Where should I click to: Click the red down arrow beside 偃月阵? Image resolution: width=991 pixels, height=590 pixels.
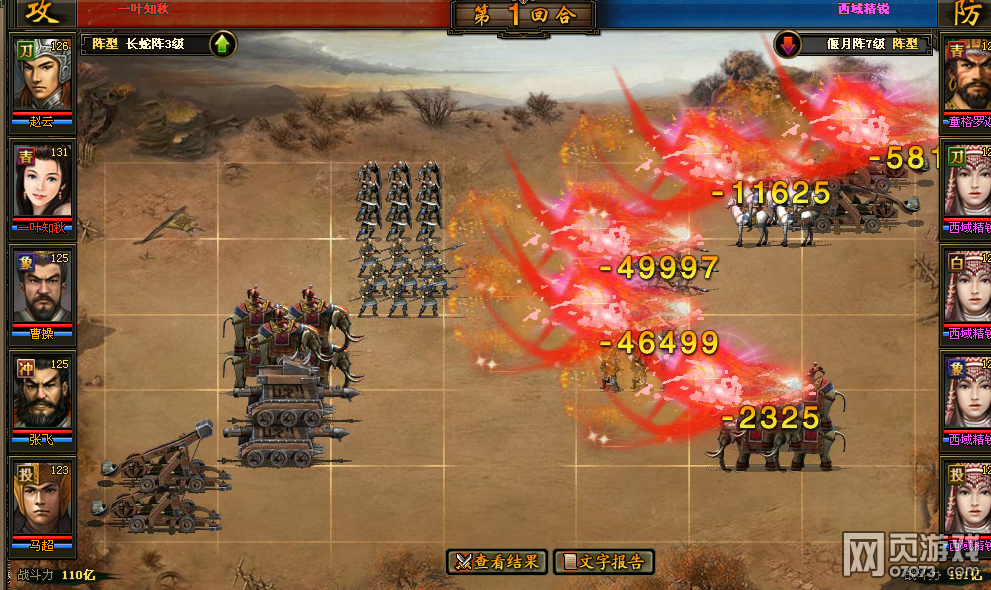(788, 44)
